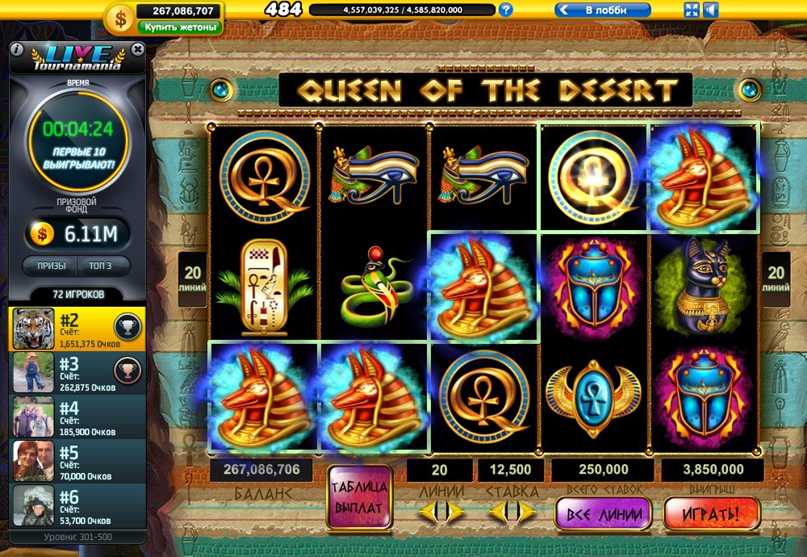
Task: Select the #4 player with 185,900 points
Action: click(77, 416)
